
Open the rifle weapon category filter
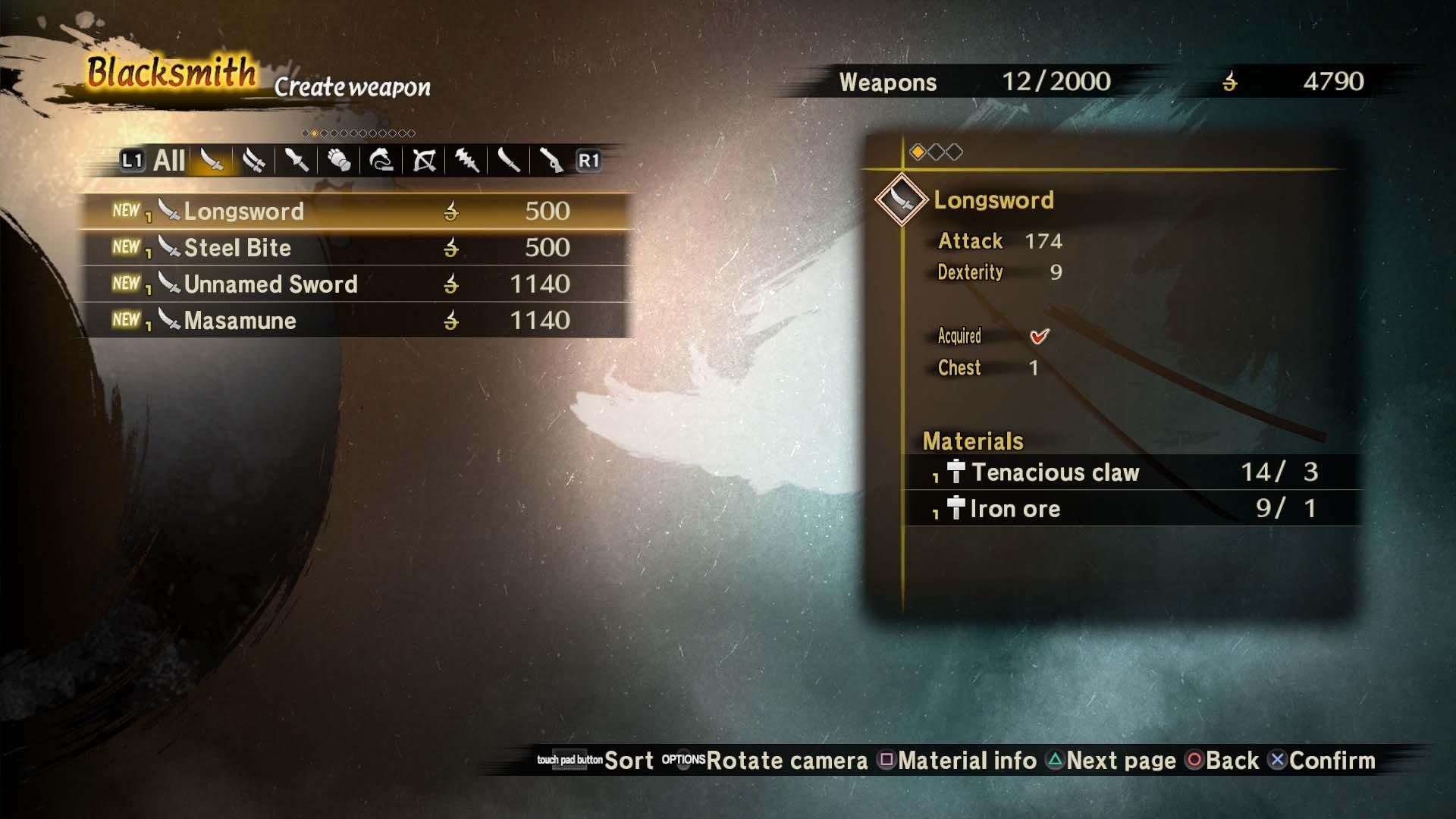click(x=552, y=161)
